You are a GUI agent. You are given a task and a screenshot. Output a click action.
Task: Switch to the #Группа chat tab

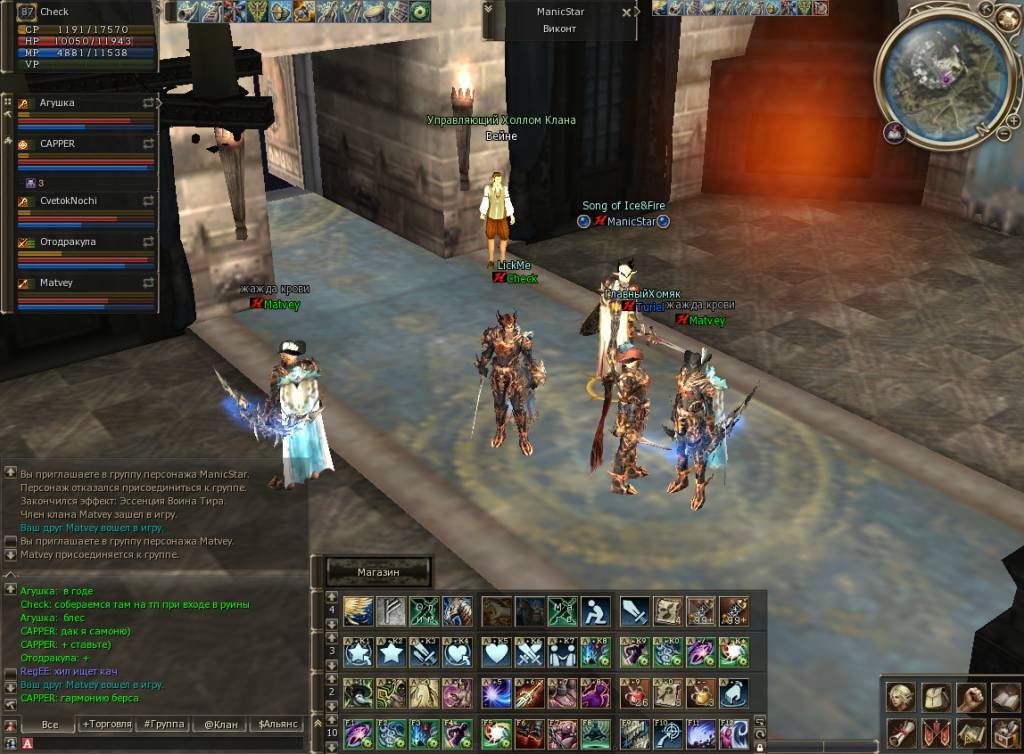(x=163, y=723)
